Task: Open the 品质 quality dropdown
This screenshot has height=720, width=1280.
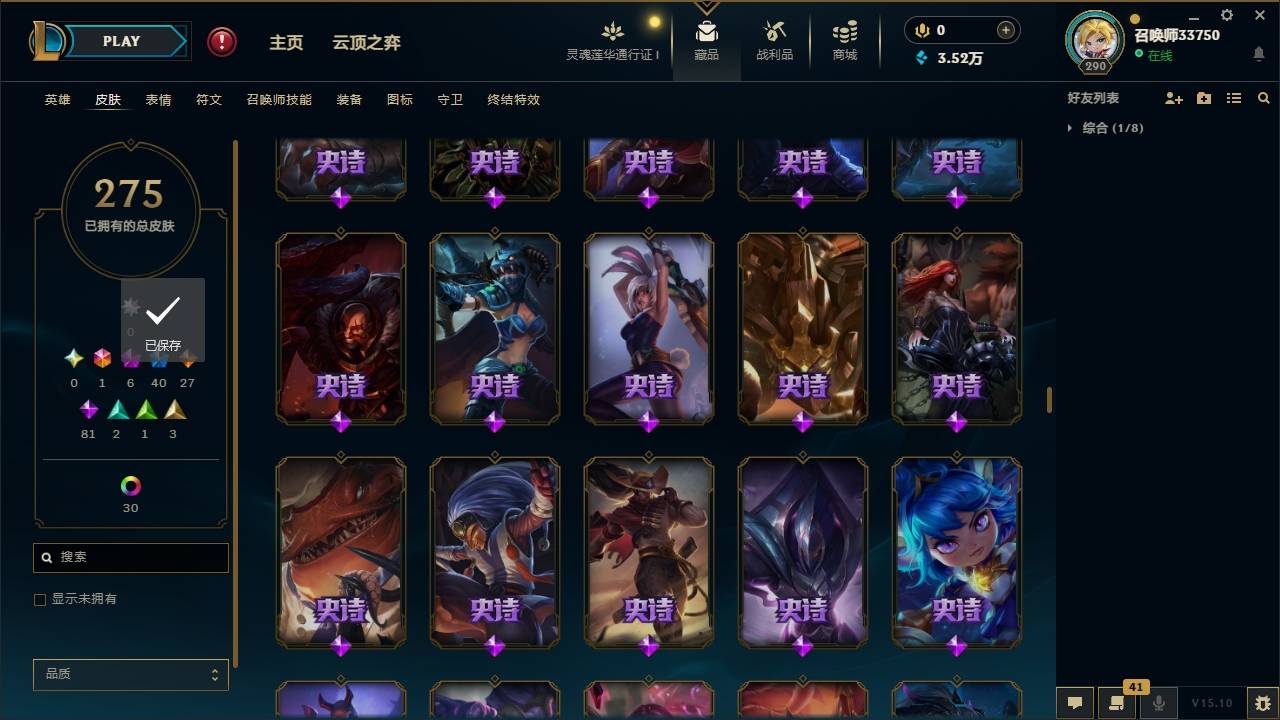Action: coord(130,674)
